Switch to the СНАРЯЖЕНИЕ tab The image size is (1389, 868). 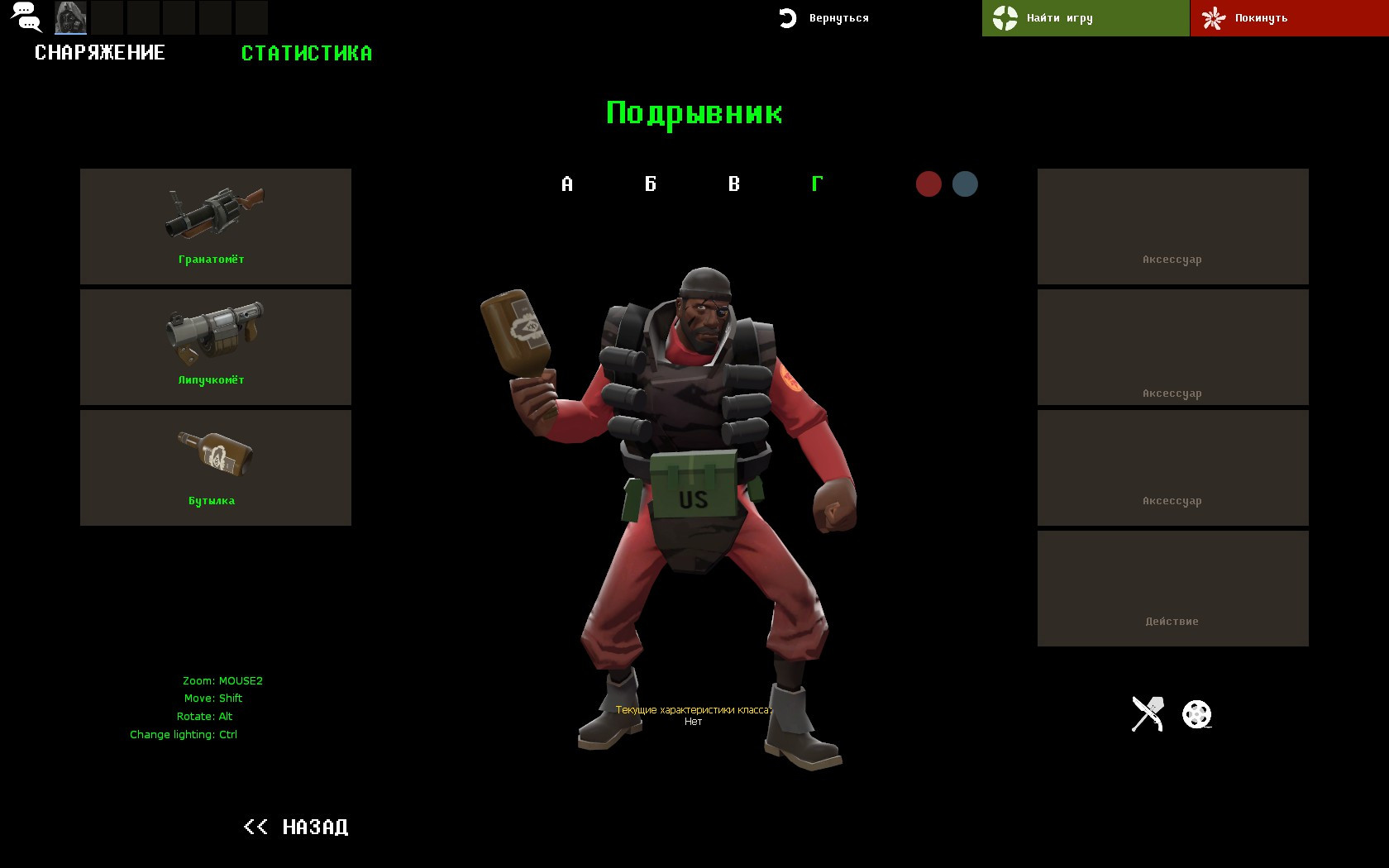pyautogui.click(x=100, y=52)
